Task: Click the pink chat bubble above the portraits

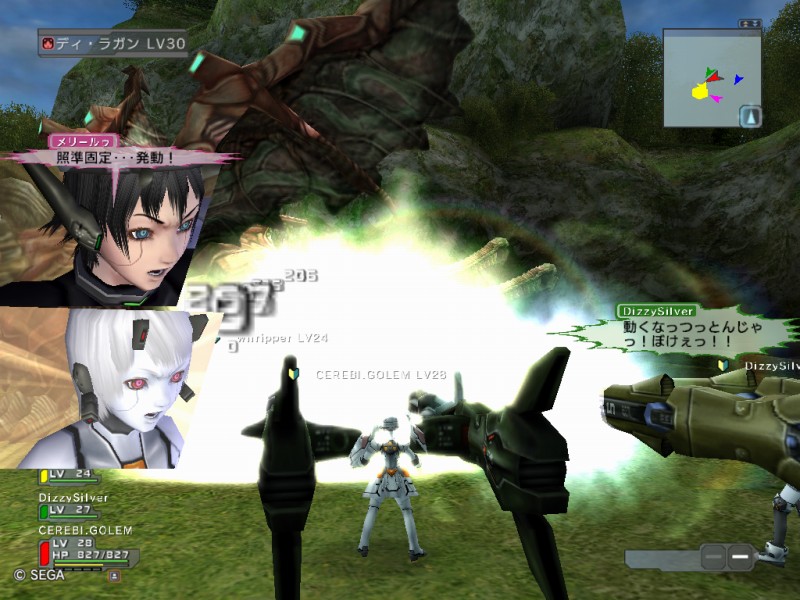Action: (118, 155)
